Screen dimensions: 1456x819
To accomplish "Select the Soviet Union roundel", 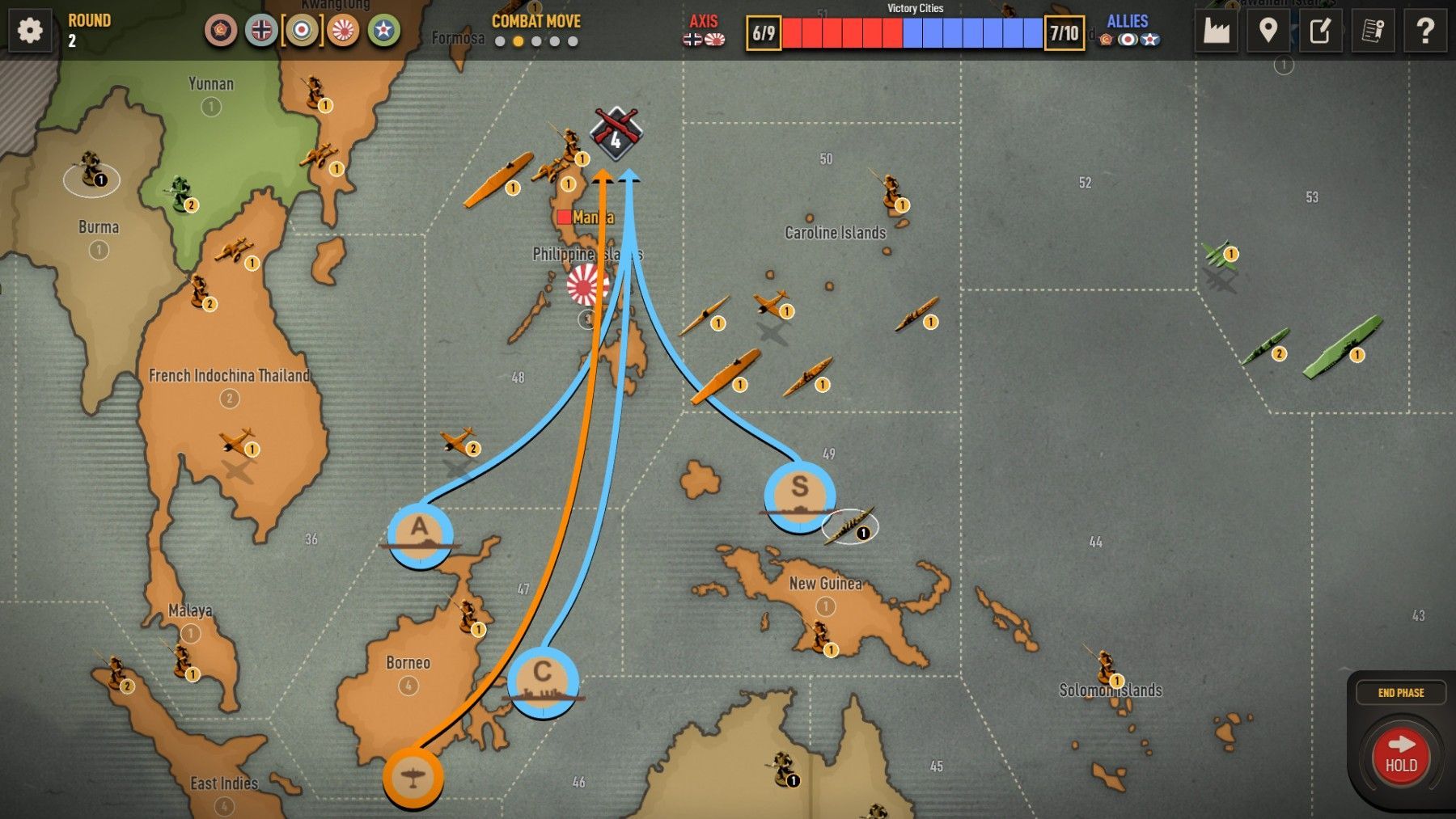I will coord(220,31).
